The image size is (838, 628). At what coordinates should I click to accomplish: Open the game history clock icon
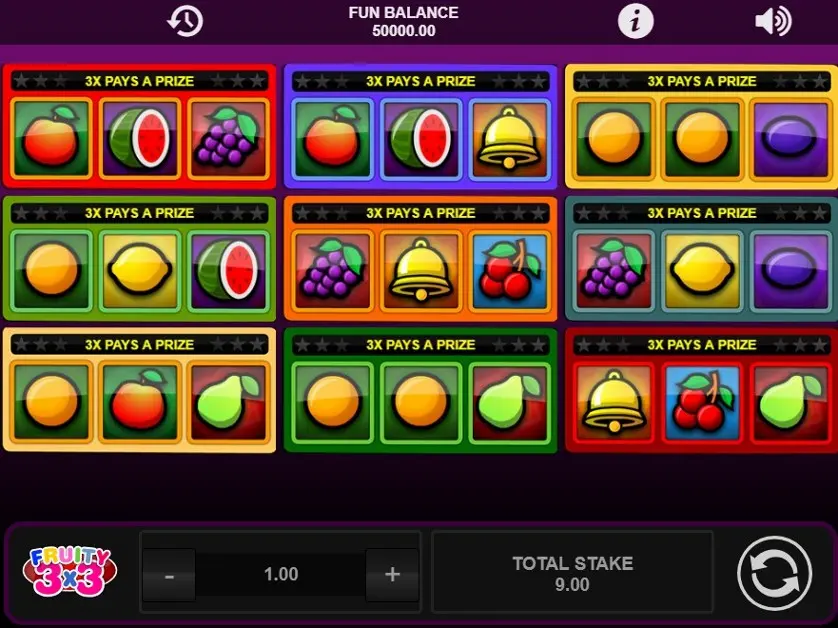185,21
